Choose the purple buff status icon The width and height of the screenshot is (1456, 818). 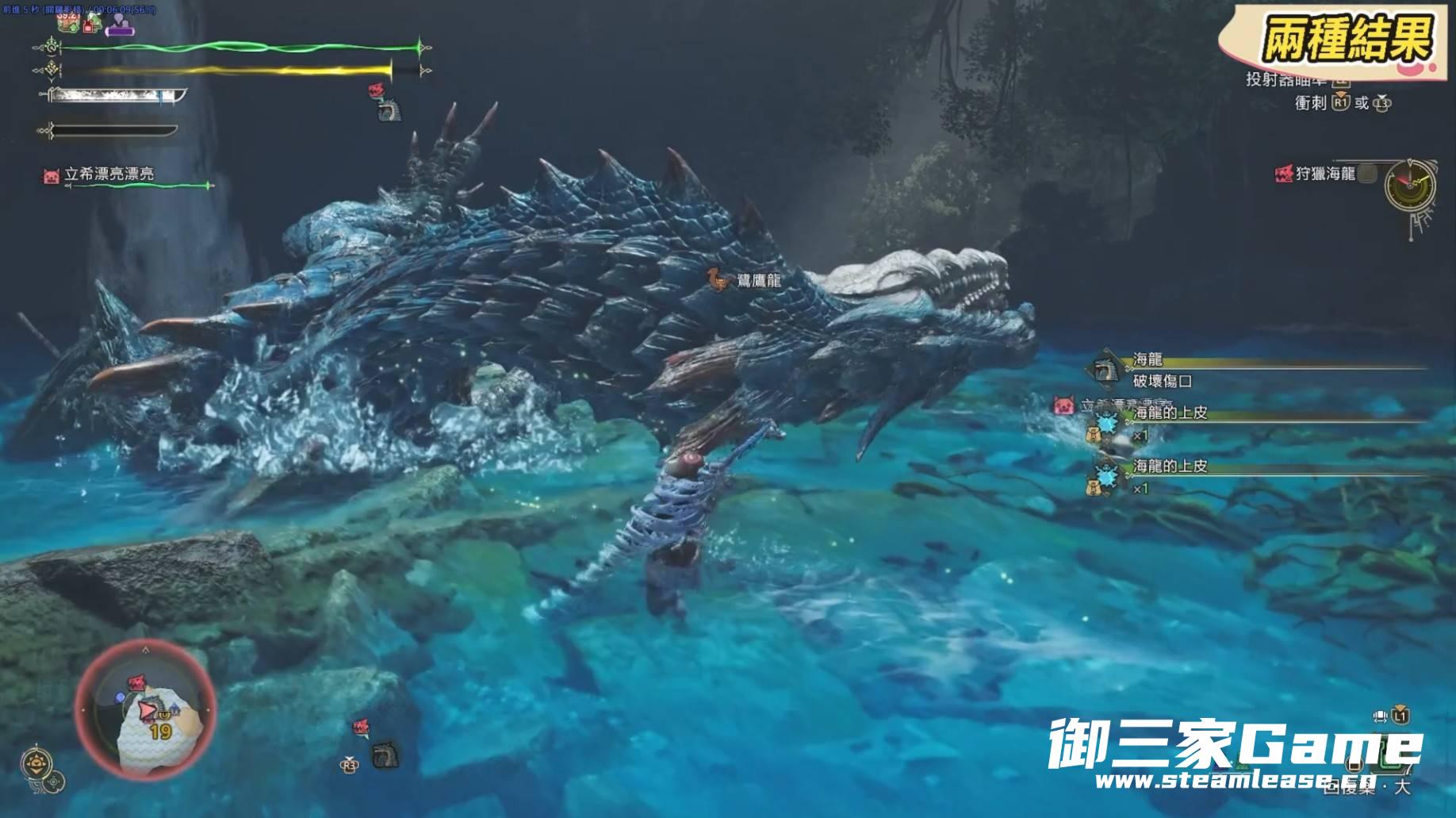pos(121,25)
